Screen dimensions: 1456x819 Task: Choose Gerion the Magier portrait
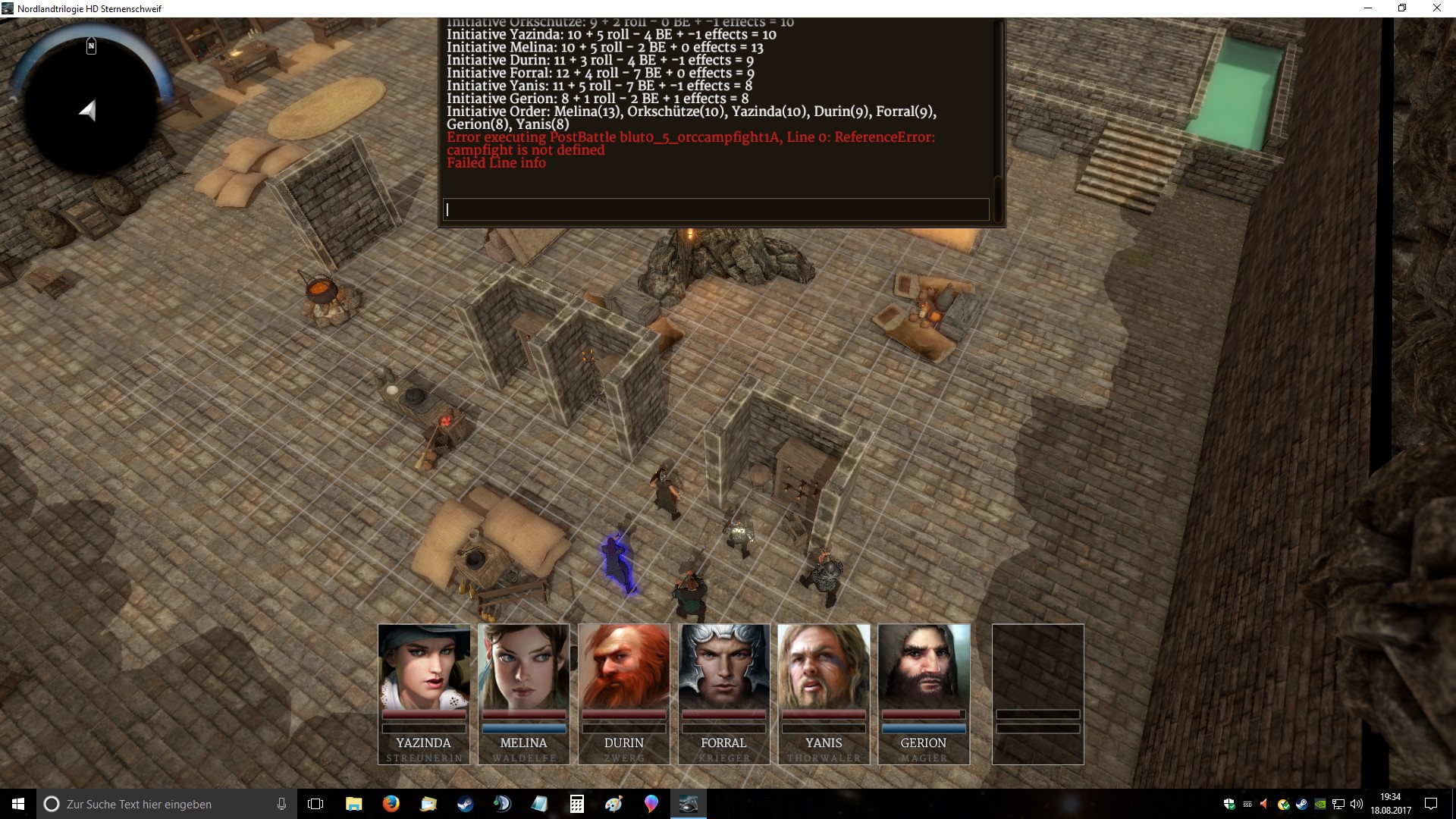tap(924, 667)
